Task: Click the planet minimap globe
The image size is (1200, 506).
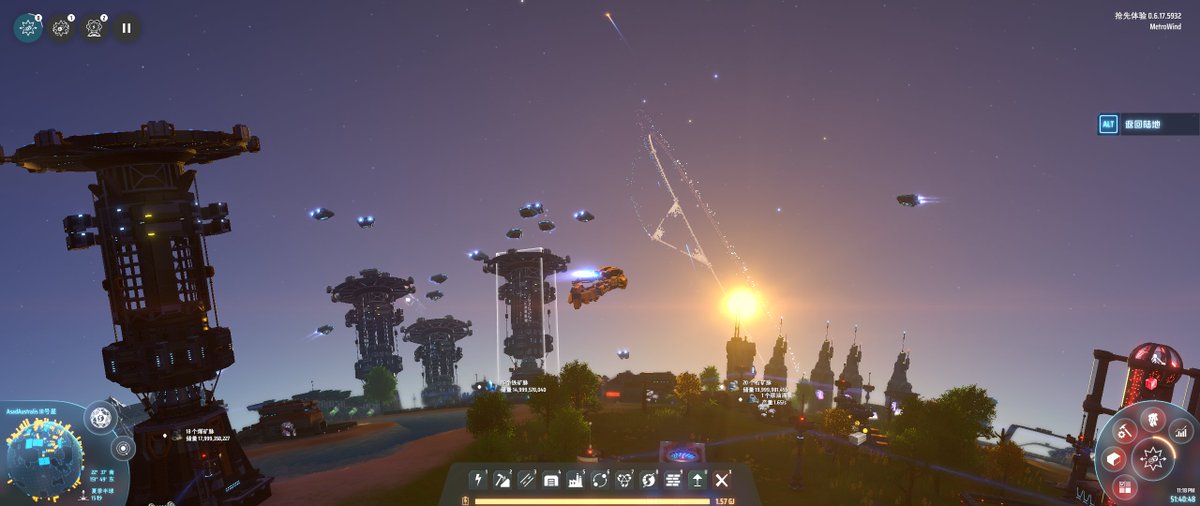Action: (44, 459)
